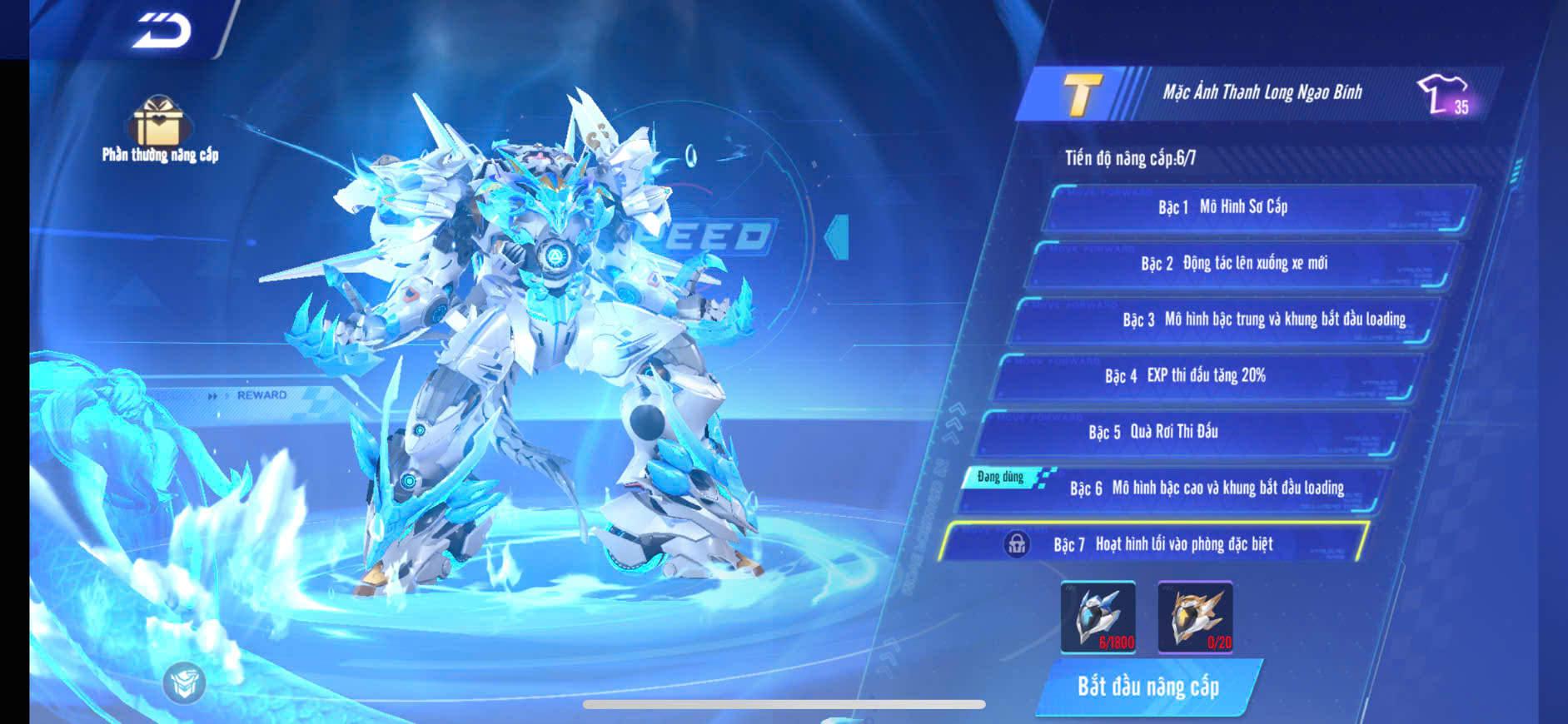Viewport: 1568px width, 724px height.
Task: Choose the Bậc 6 high-tier model row
Action: pyautogui.click(x=1174, y=488)
